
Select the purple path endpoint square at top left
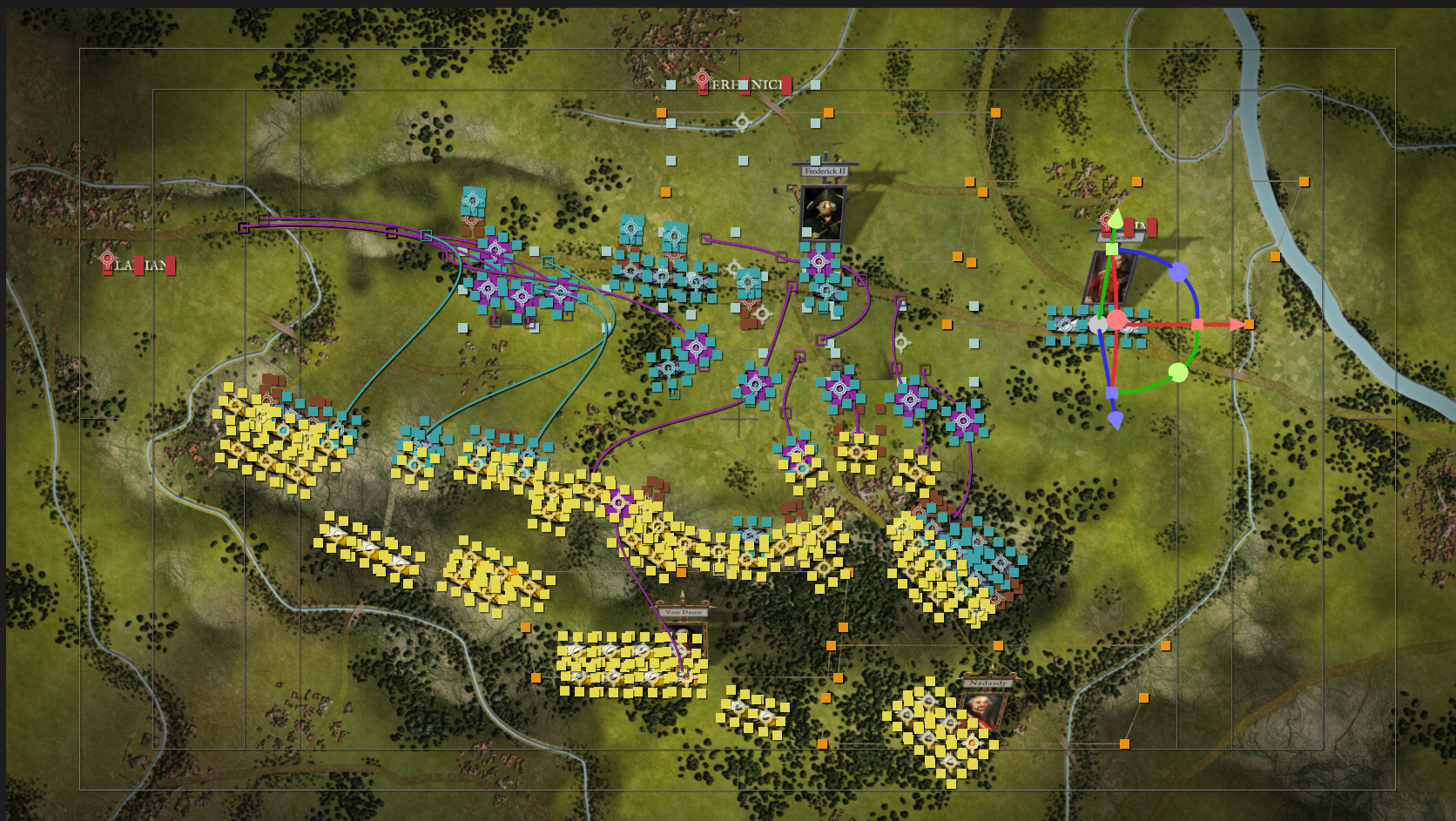click(x=241, y=227)
